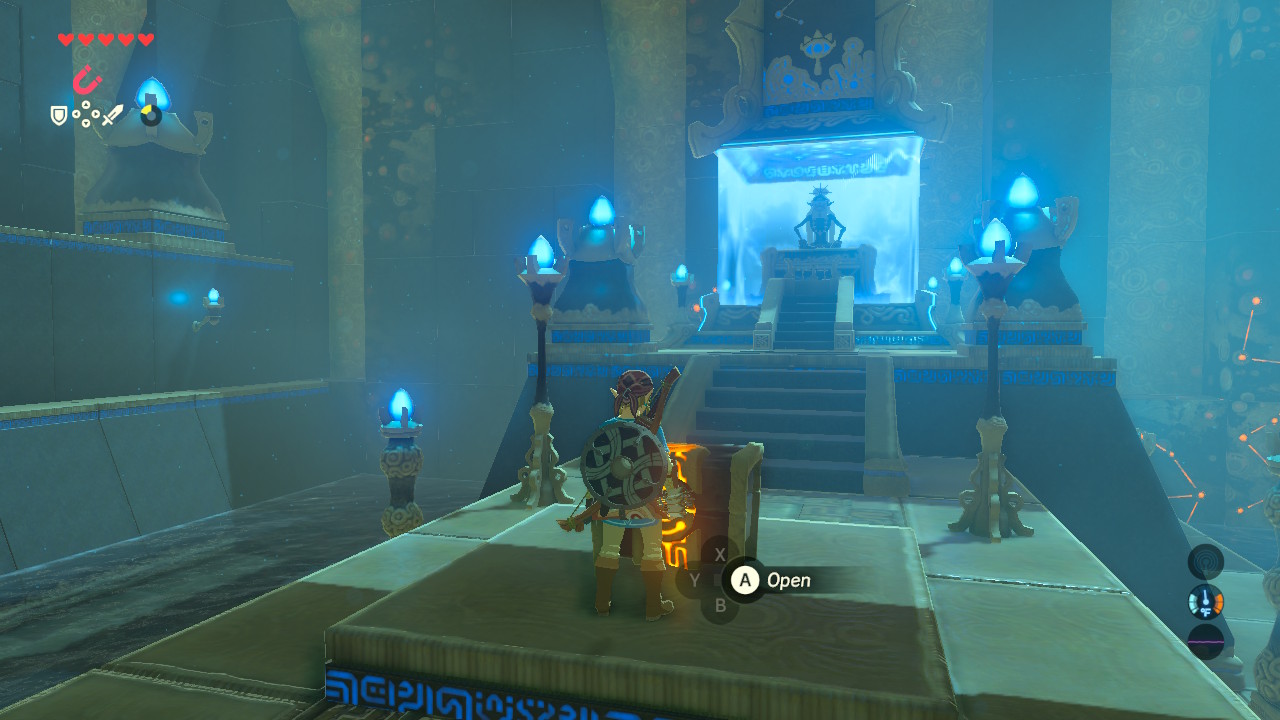Click the shield equipment icon
This screenshot has height=720, width=1280.
(x=58, y=115)
